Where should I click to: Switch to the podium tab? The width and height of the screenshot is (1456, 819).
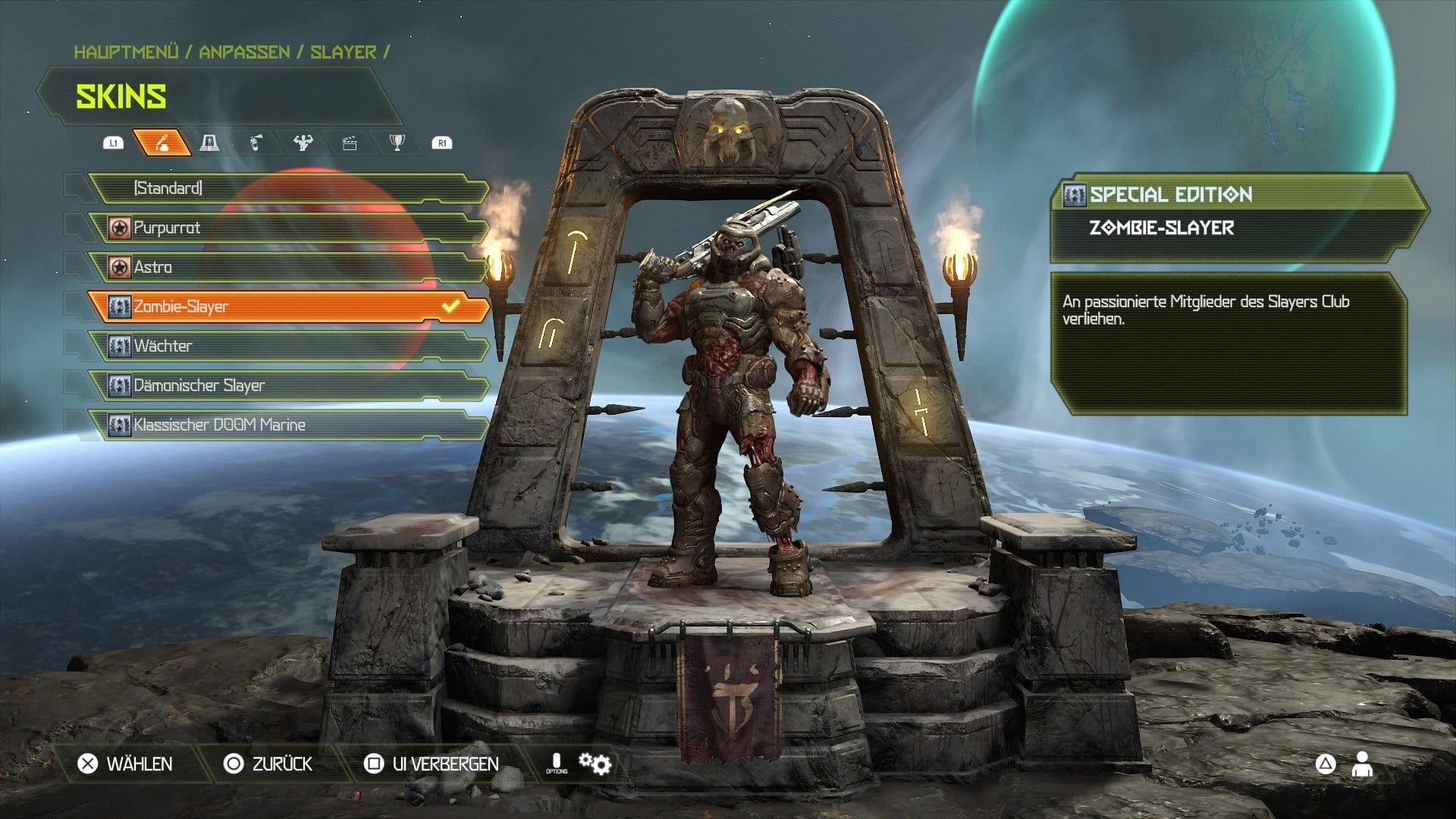(209, 143)
